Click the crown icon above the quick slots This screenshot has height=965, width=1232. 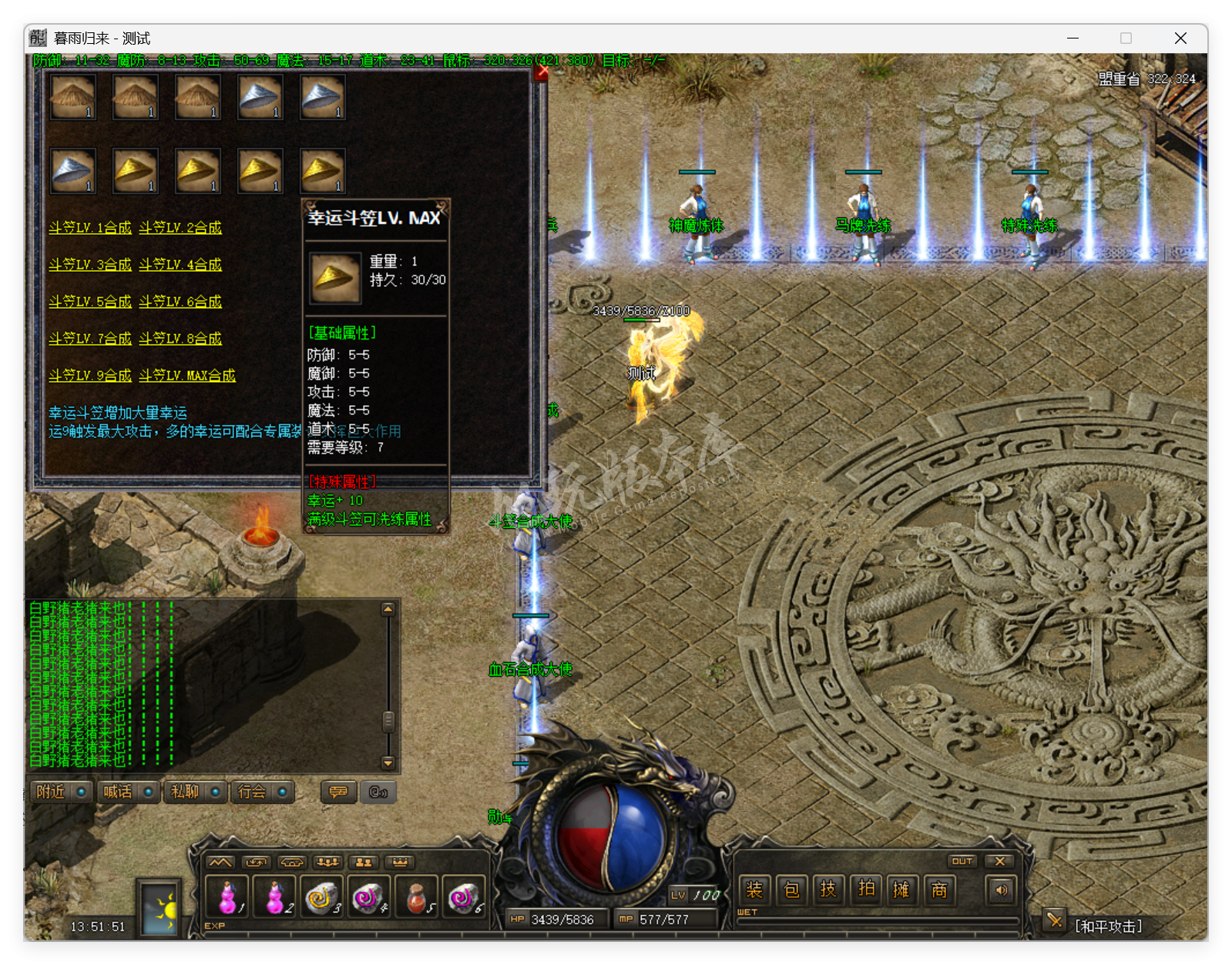(401, 863)
